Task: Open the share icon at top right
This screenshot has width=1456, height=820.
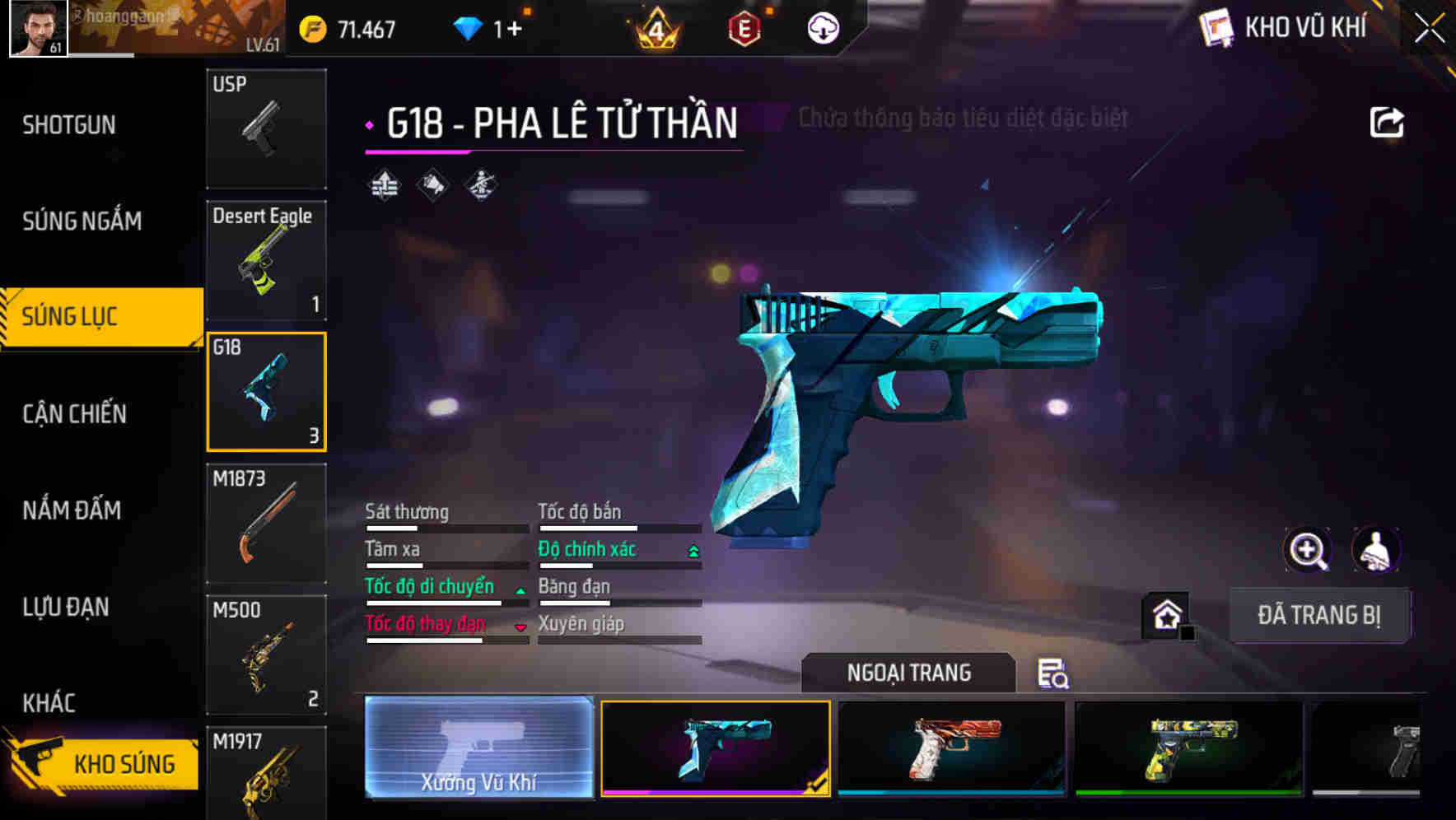Action: (x=1387, y=121)
